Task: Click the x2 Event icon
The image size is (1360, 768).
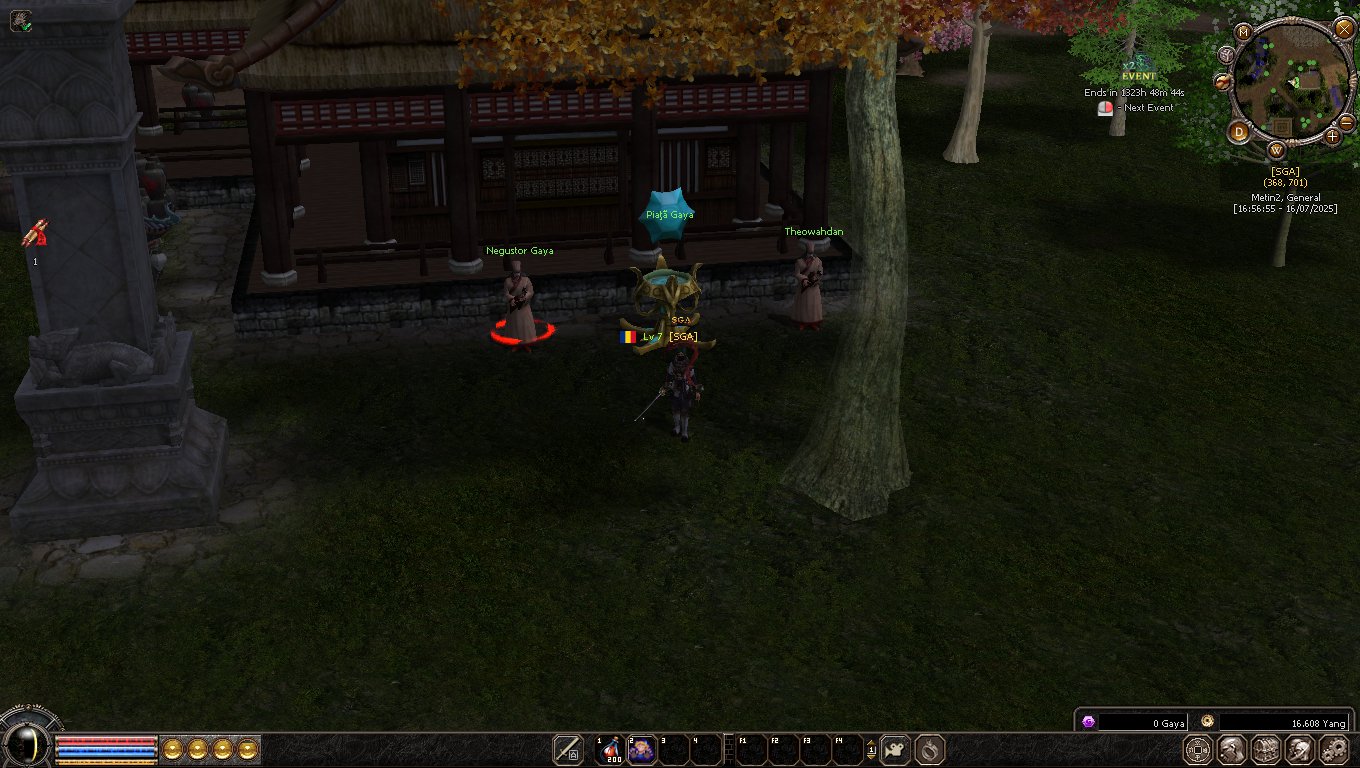Action: [x=1138, y=71]
